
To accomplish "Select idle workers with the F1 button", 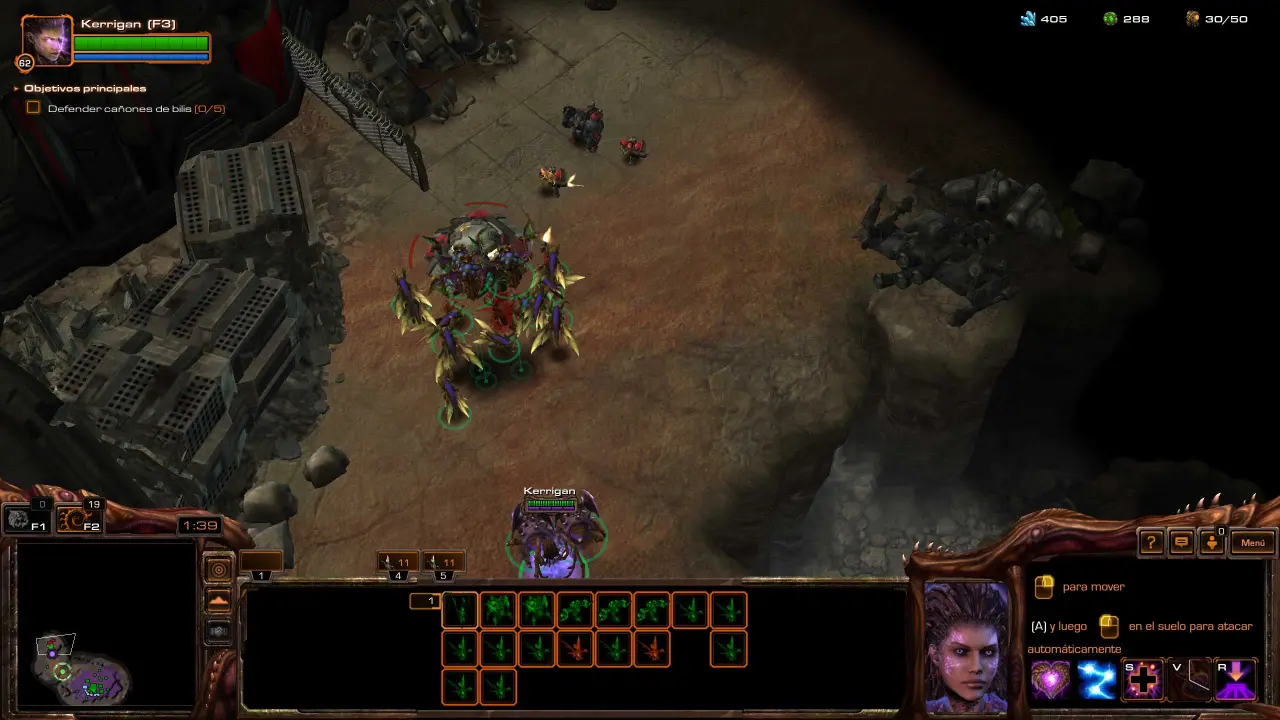I will (x=25, y=519).
